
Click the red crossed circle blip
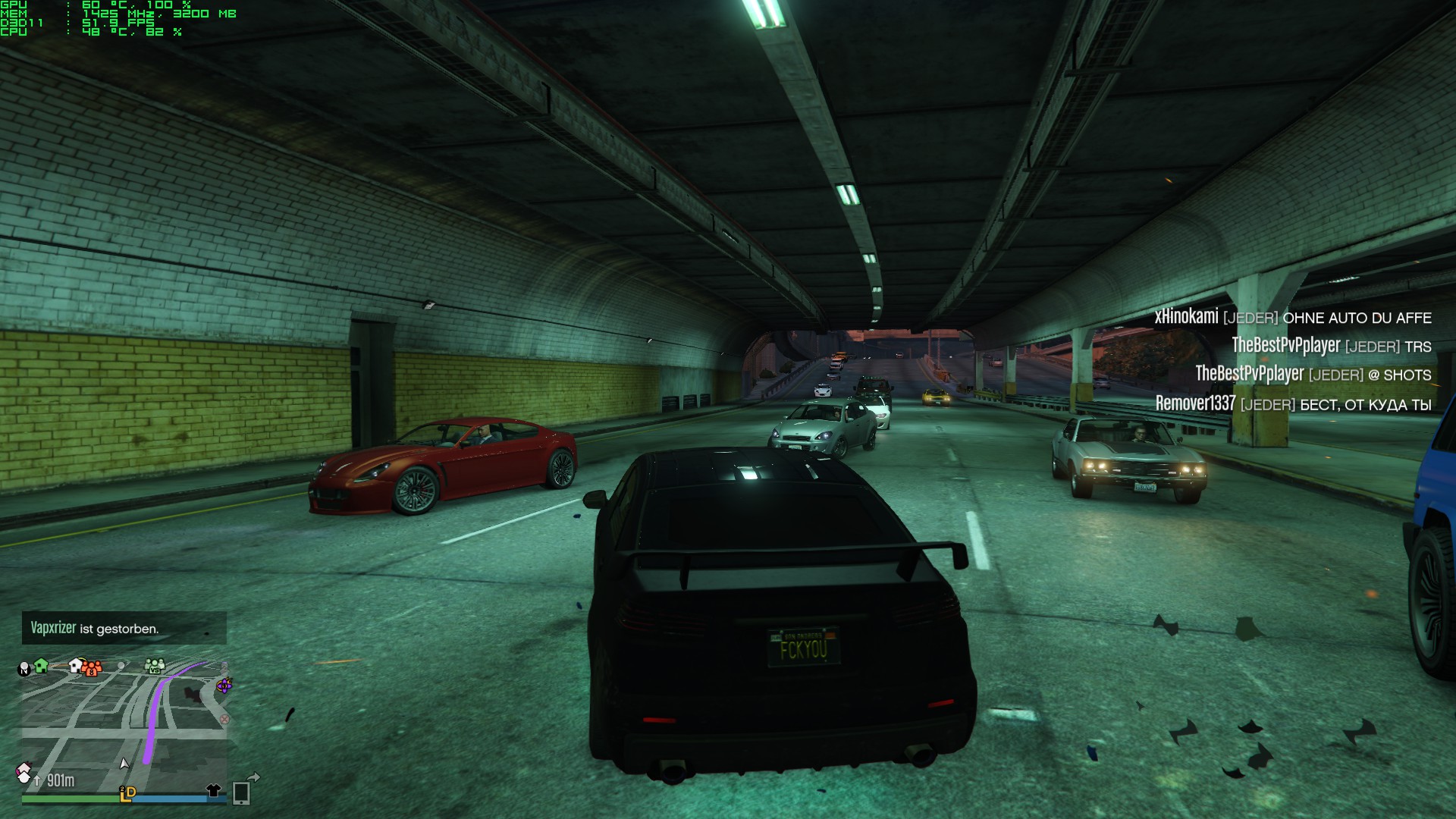coord(224,719)
